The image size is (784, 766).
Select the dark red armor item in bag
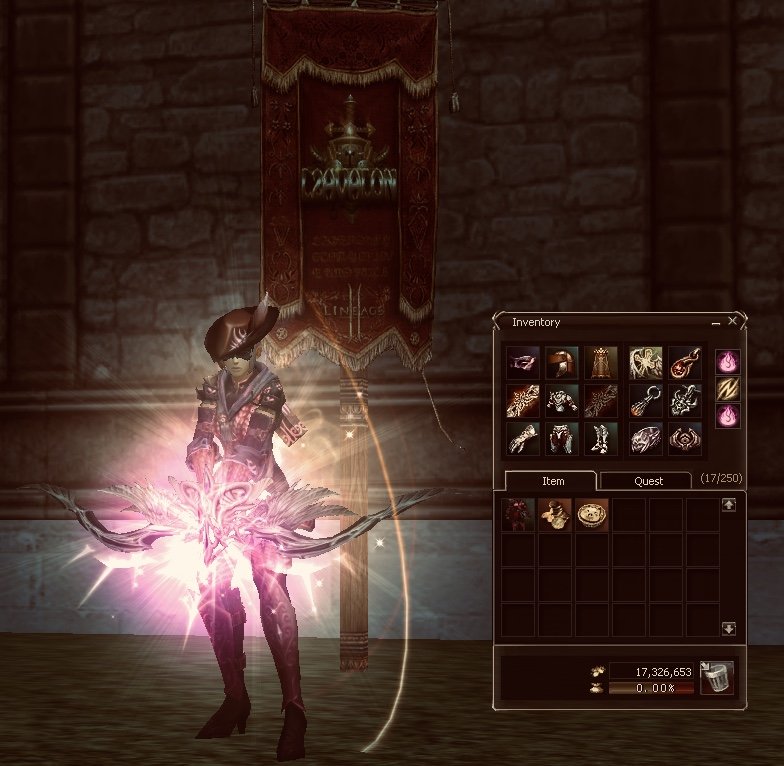point(518,514)
